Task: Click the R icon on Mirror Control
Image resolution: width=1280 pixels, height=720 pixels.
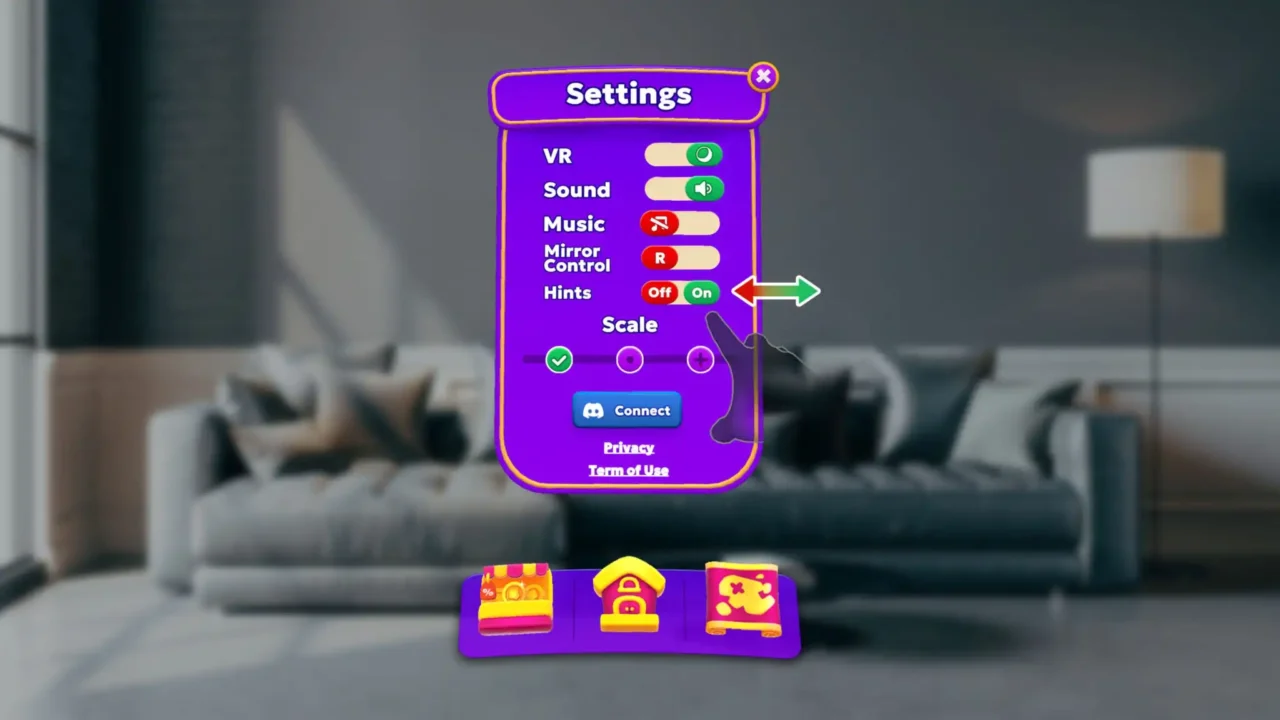Action: click(660, 258)
